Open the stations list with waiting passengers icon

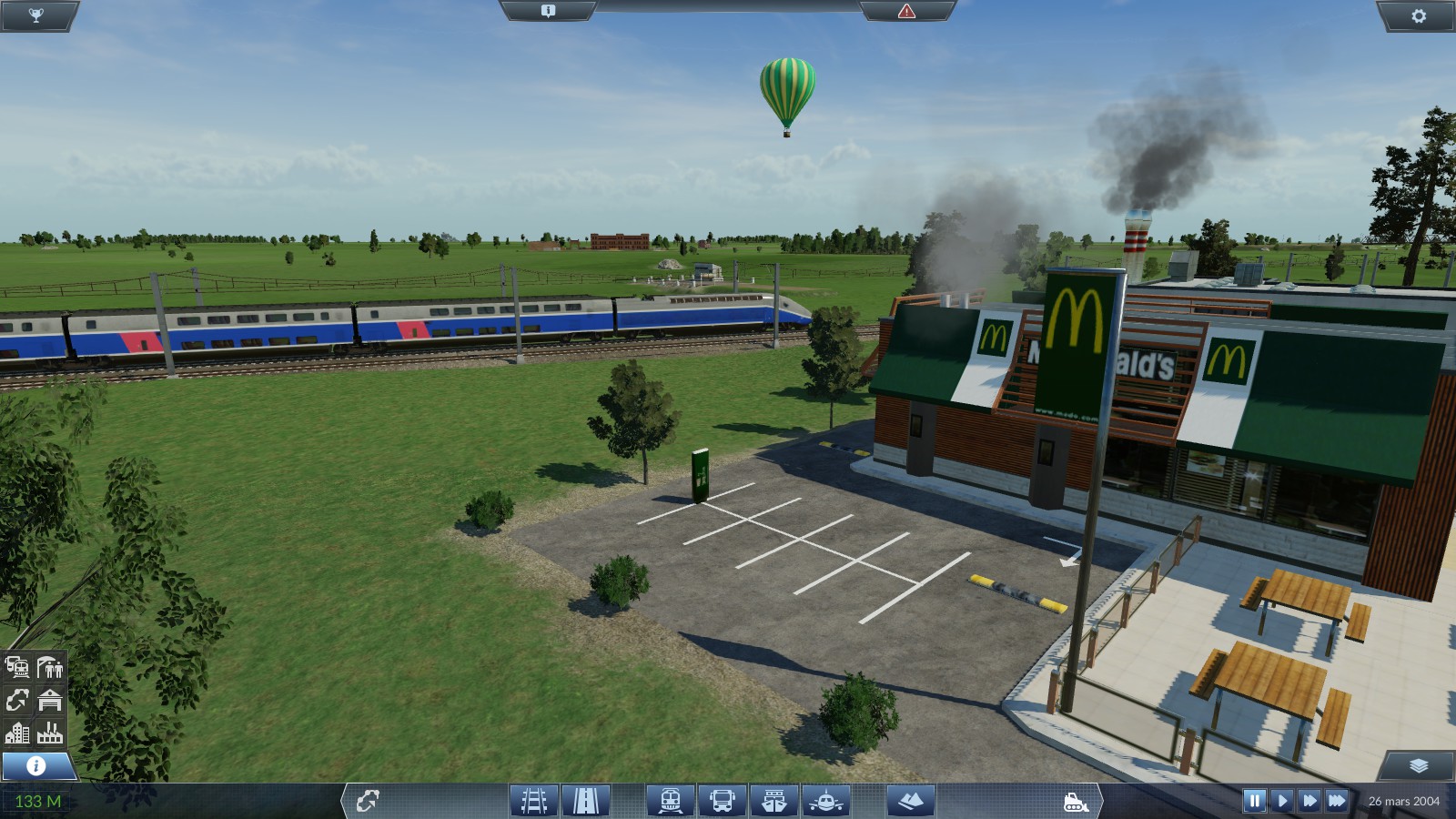(50, 667)
